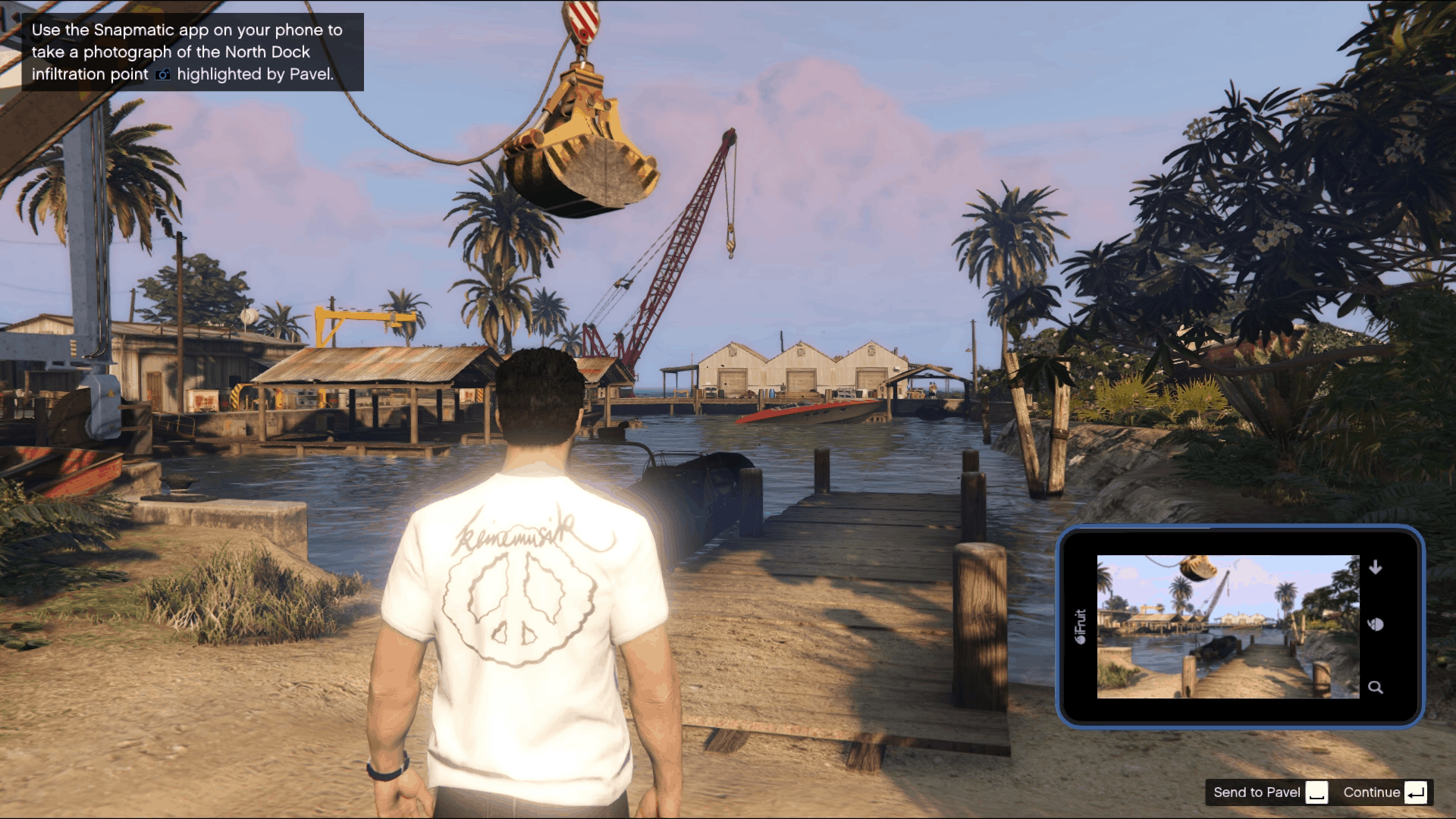Choose Continue to dismiss the photo
The width and height of the screenshot is (1456, 819).
click(1371, 792)
